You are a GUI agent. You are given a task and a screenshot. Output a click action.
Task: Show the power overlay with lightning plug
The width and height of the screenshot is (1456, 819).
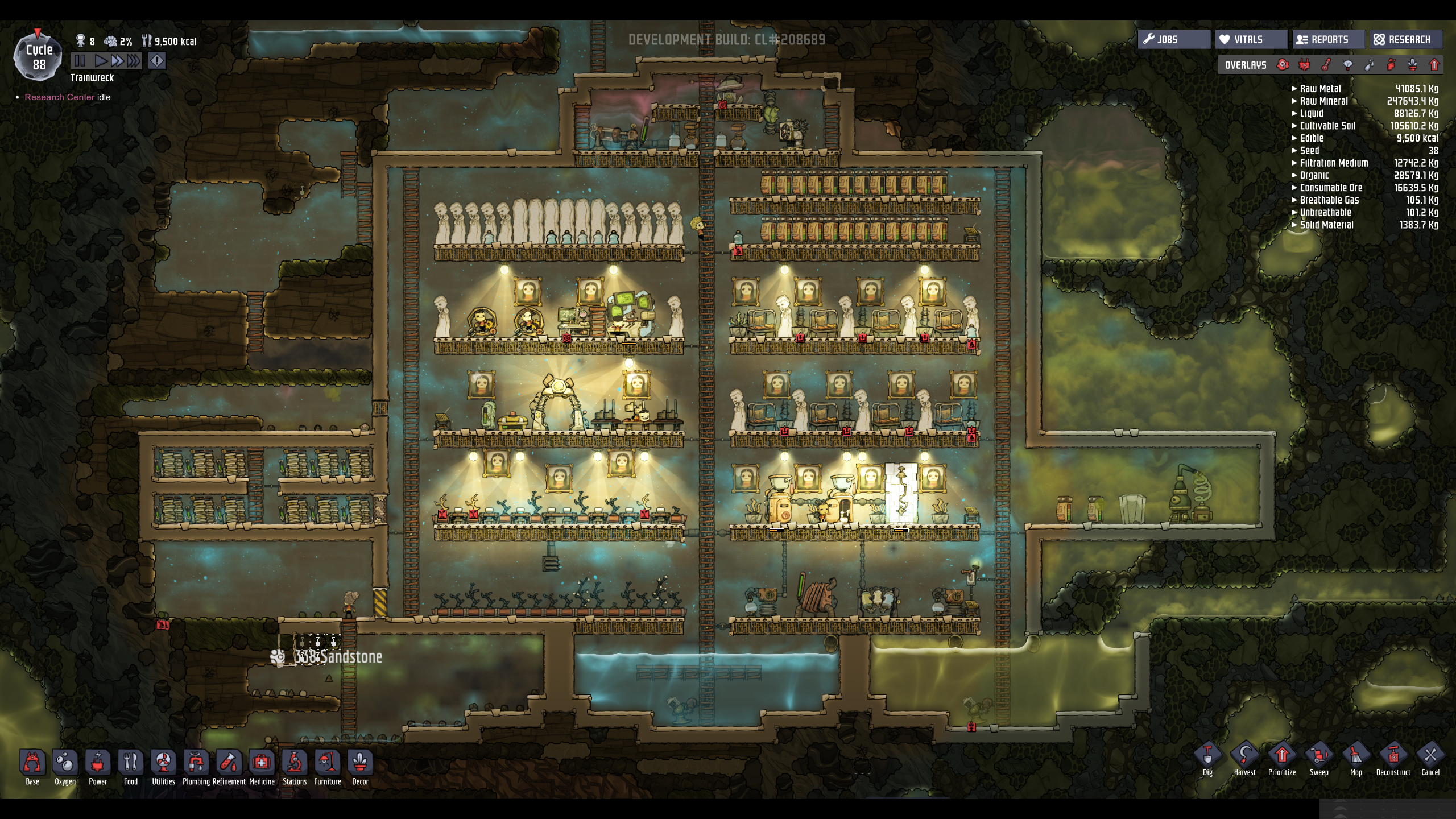pos(1304,65)
